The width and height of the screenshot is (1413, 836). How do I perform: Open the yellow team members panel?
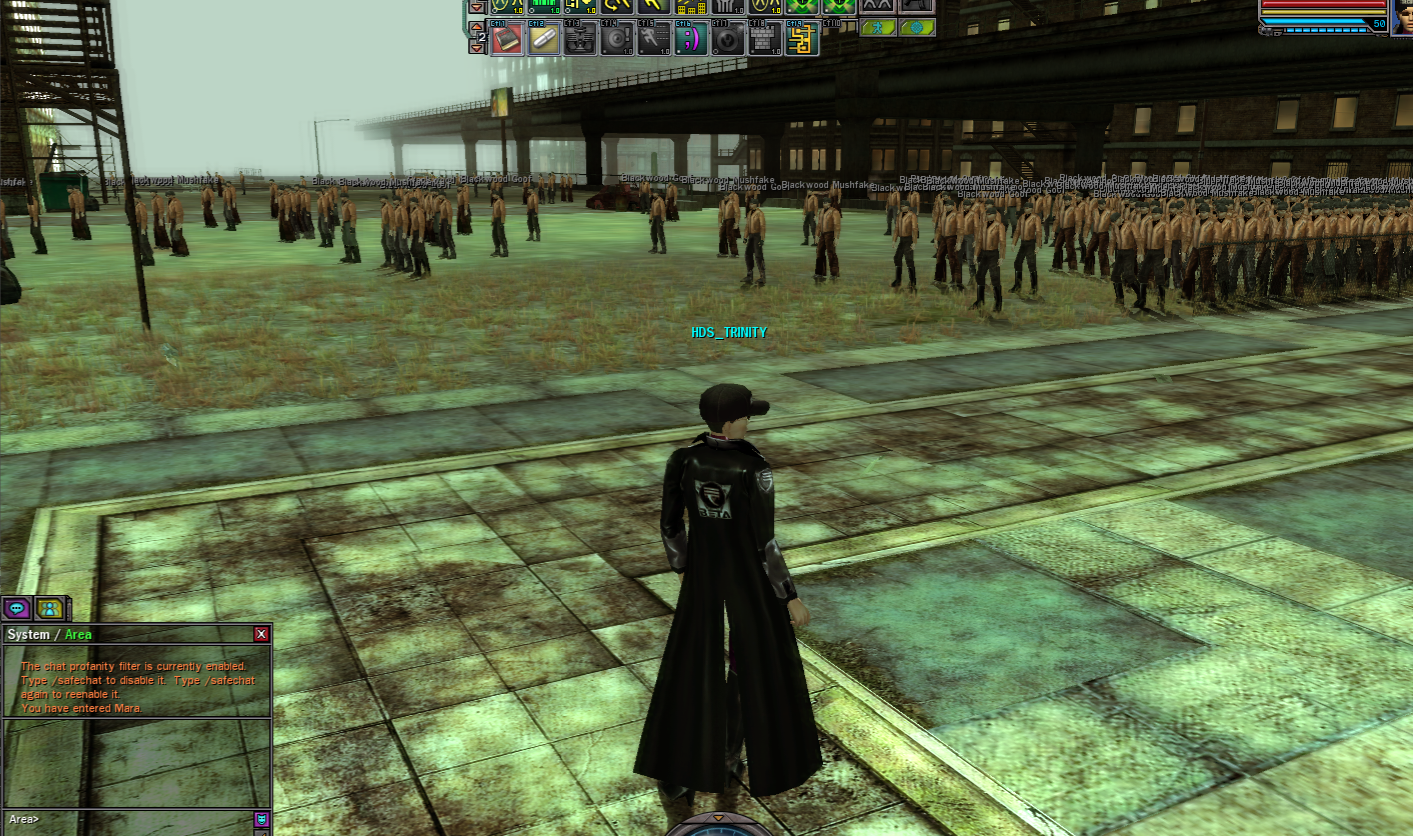(x=49, y=607)
